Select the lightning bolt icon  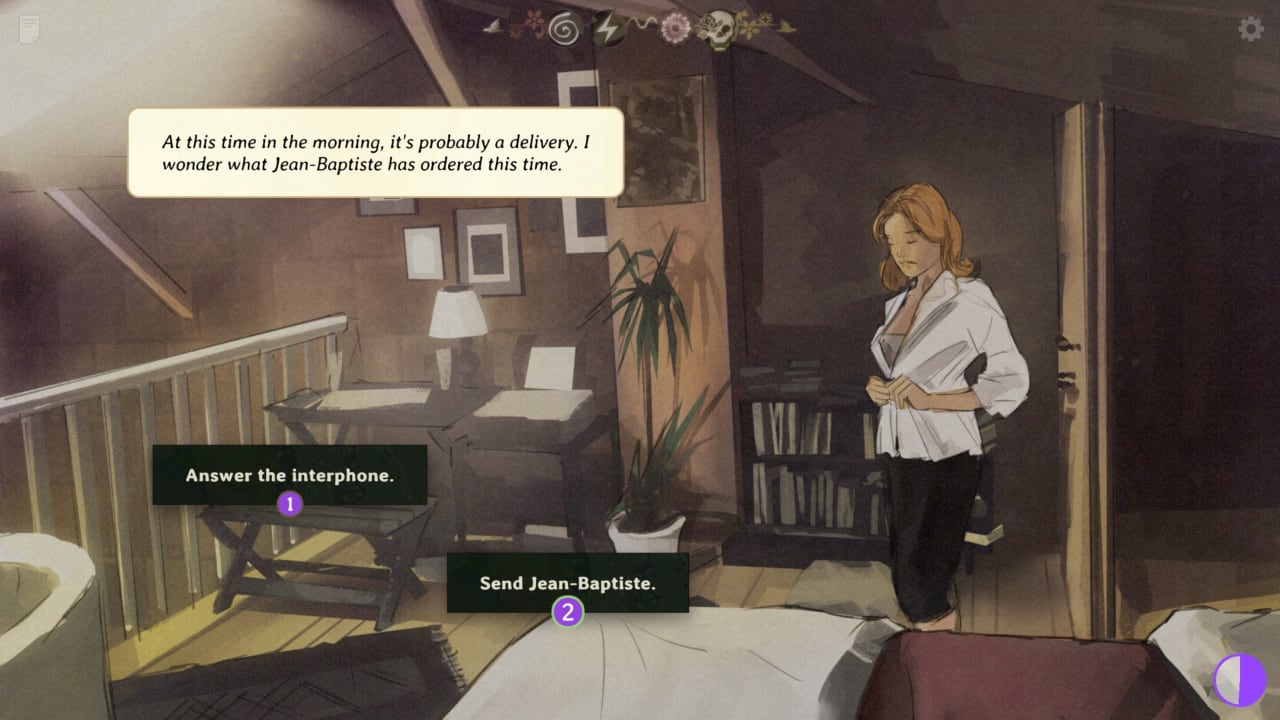point(607,29)
